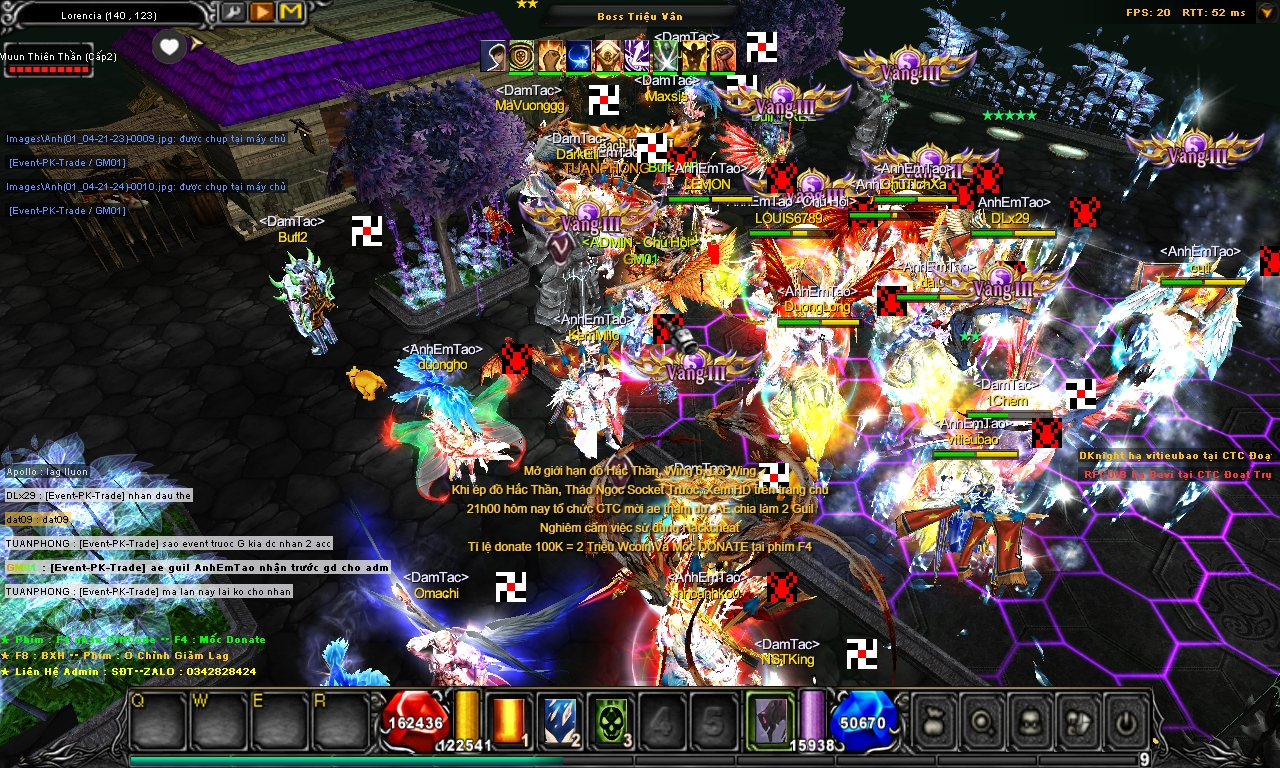Use the blue item in slot 2
Viewport: 1280px width, 768px height.
559,720
